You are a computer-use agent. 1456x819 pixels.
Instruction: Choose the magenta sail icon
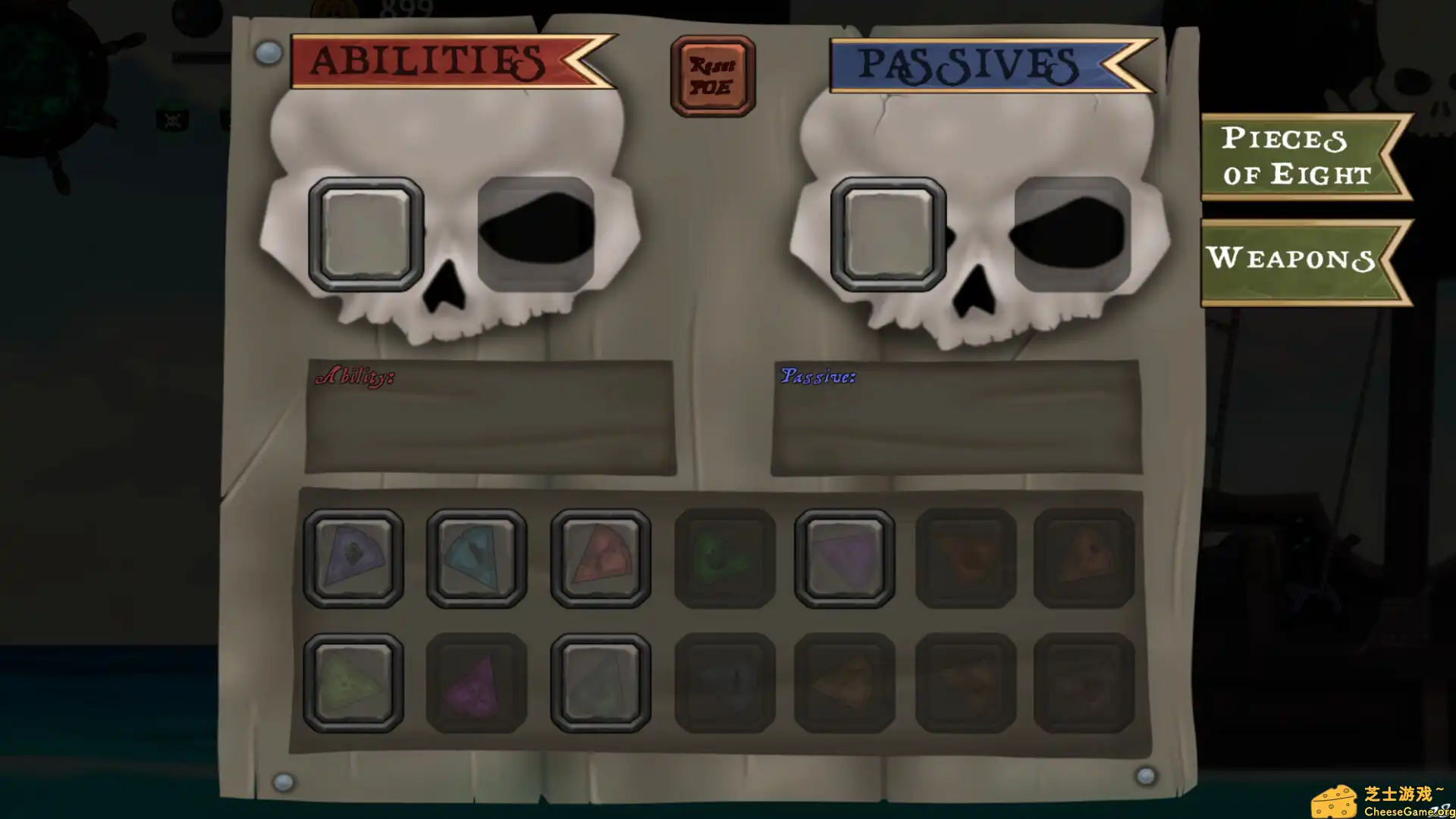476,681
